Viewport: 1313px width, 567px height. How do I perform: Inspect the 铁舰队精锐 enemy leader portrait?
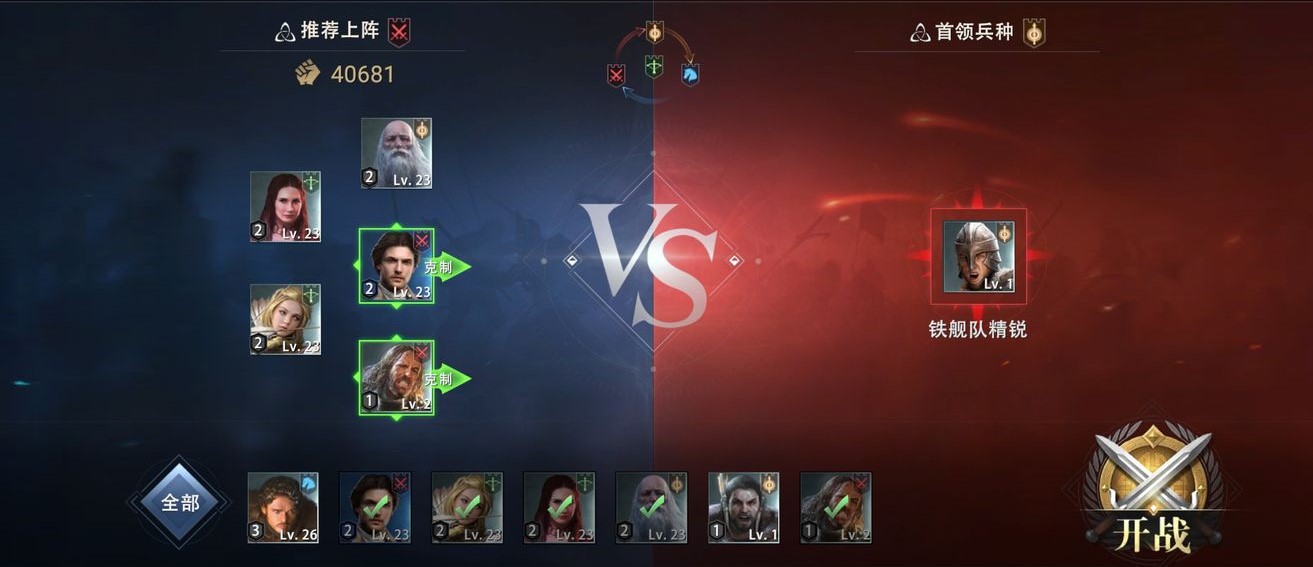point(978,257)
